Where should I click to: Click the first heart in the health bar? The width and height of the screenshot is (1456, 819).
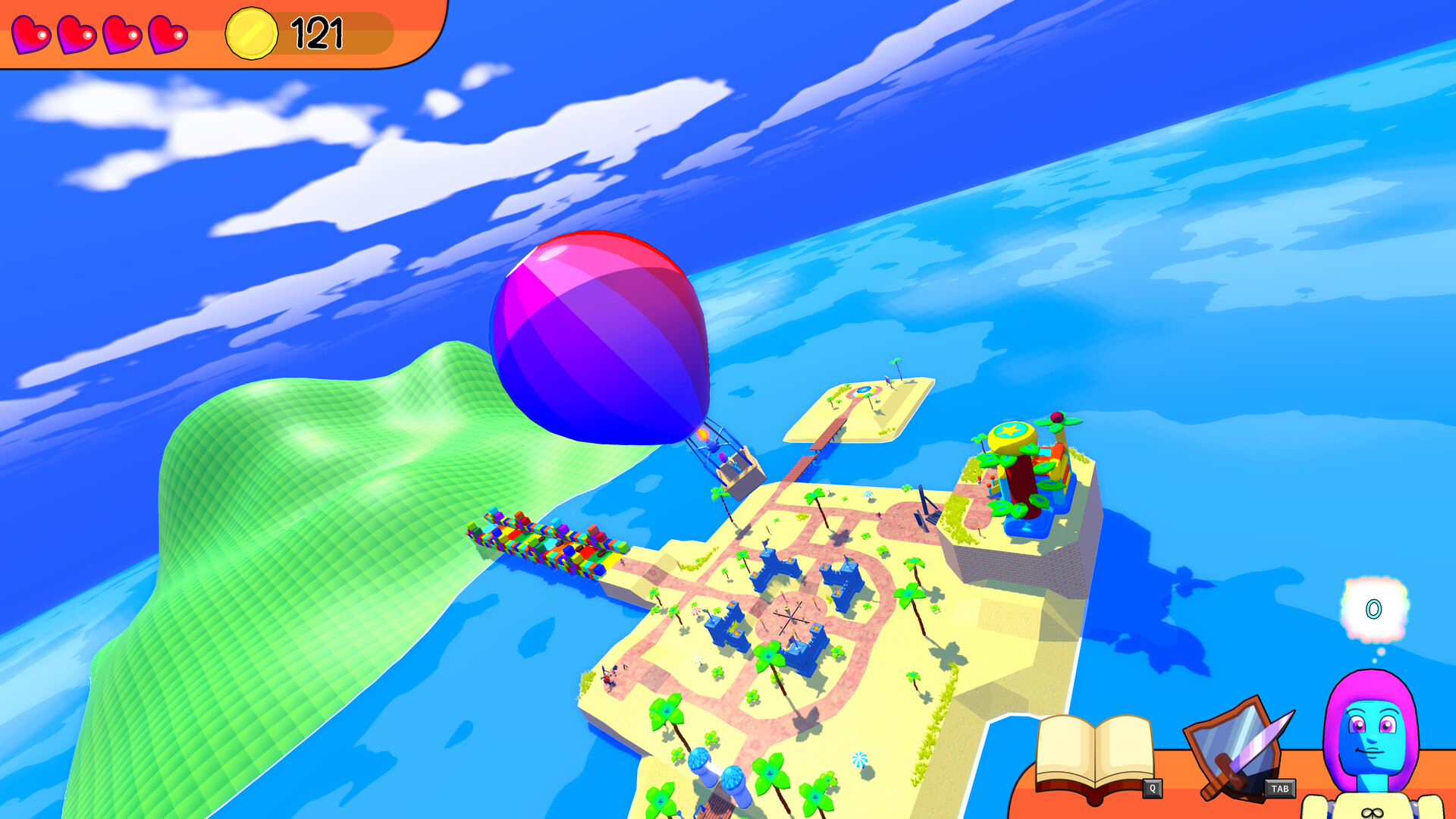coord(31,32)
